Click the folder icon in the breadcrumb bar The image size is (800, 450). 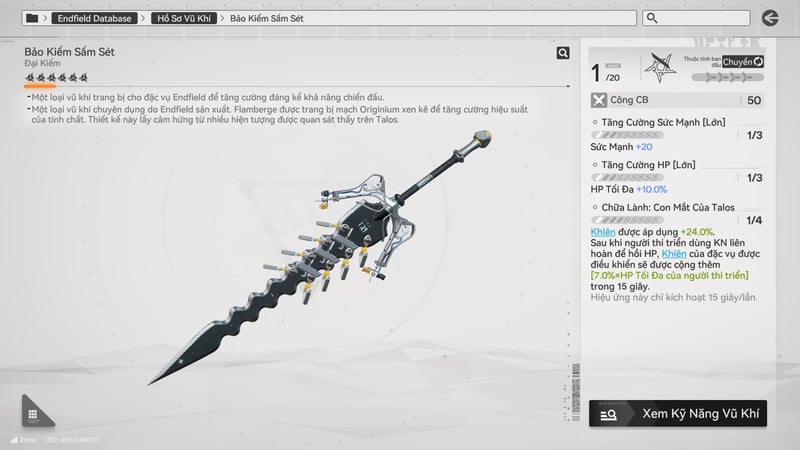pyautogui.click(x=32, y=18)
